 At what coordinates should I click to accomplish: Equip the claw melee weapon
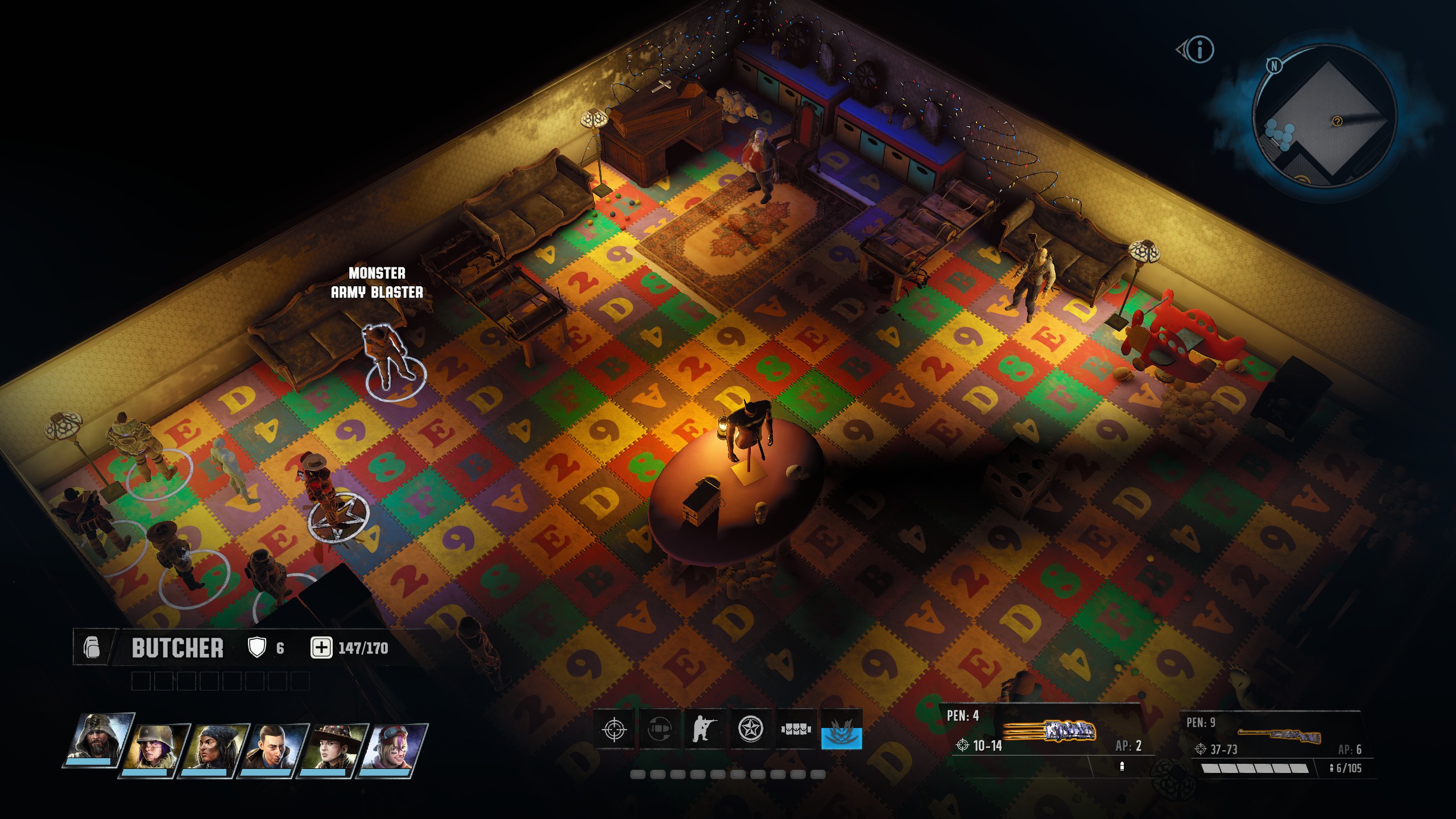1049,732
